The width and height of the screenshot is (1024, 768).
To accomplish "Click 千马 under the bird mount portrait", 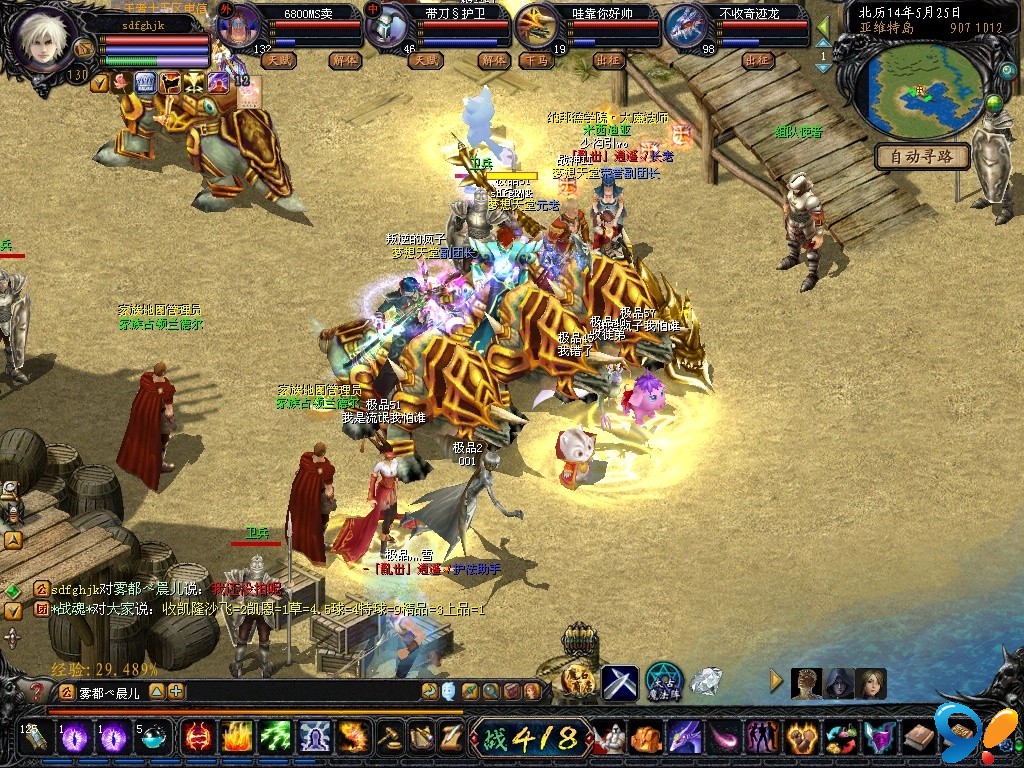I will [537, 60].
